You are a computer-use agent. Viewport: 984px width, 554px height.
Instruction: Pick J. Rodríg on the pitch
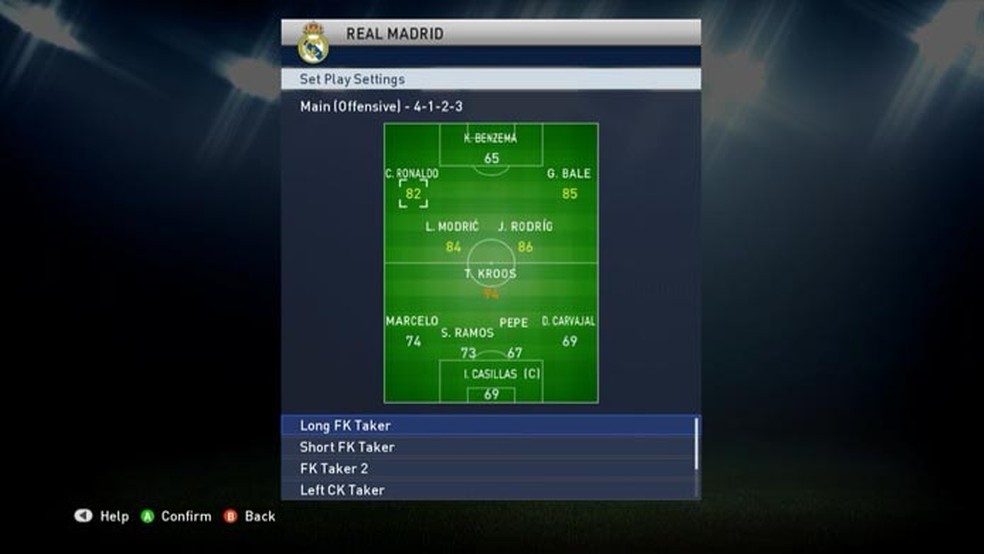(x=526, y=237)
